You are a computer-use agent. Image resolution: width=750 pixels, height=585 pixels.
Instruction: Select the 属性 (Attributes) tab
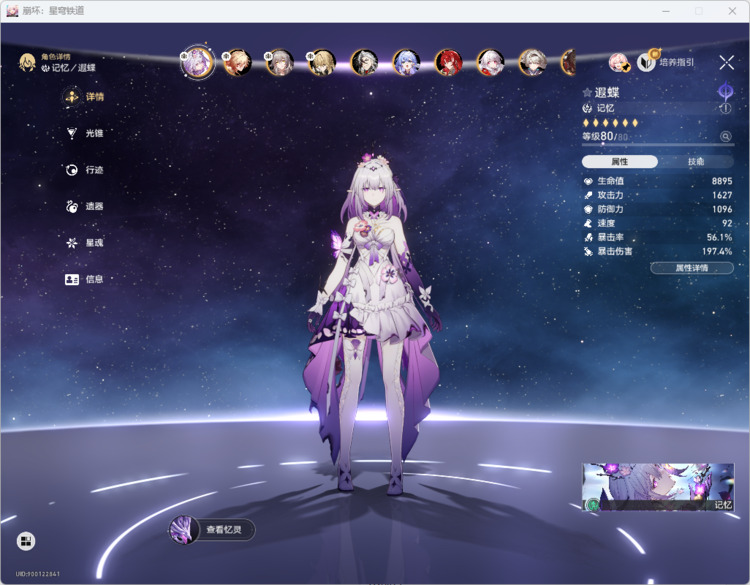[x=620, y=162]
